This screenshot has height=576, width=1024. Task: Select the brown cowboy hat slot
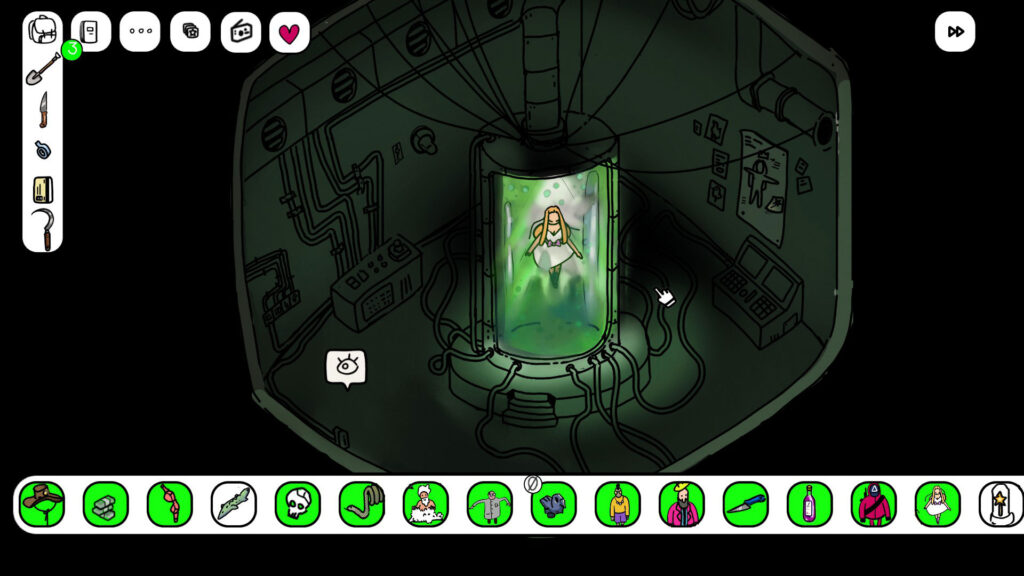point(42,504)
